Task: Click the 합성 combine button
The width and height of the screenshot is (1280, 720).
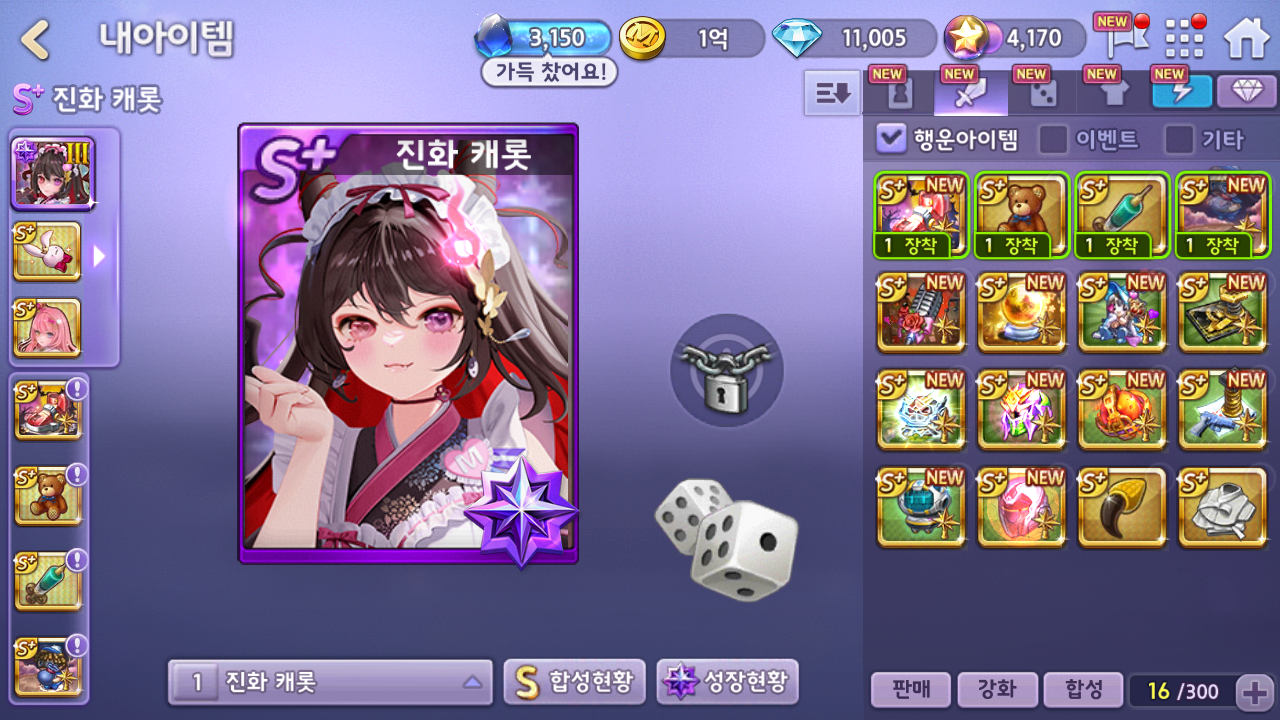Action: 1082,690
